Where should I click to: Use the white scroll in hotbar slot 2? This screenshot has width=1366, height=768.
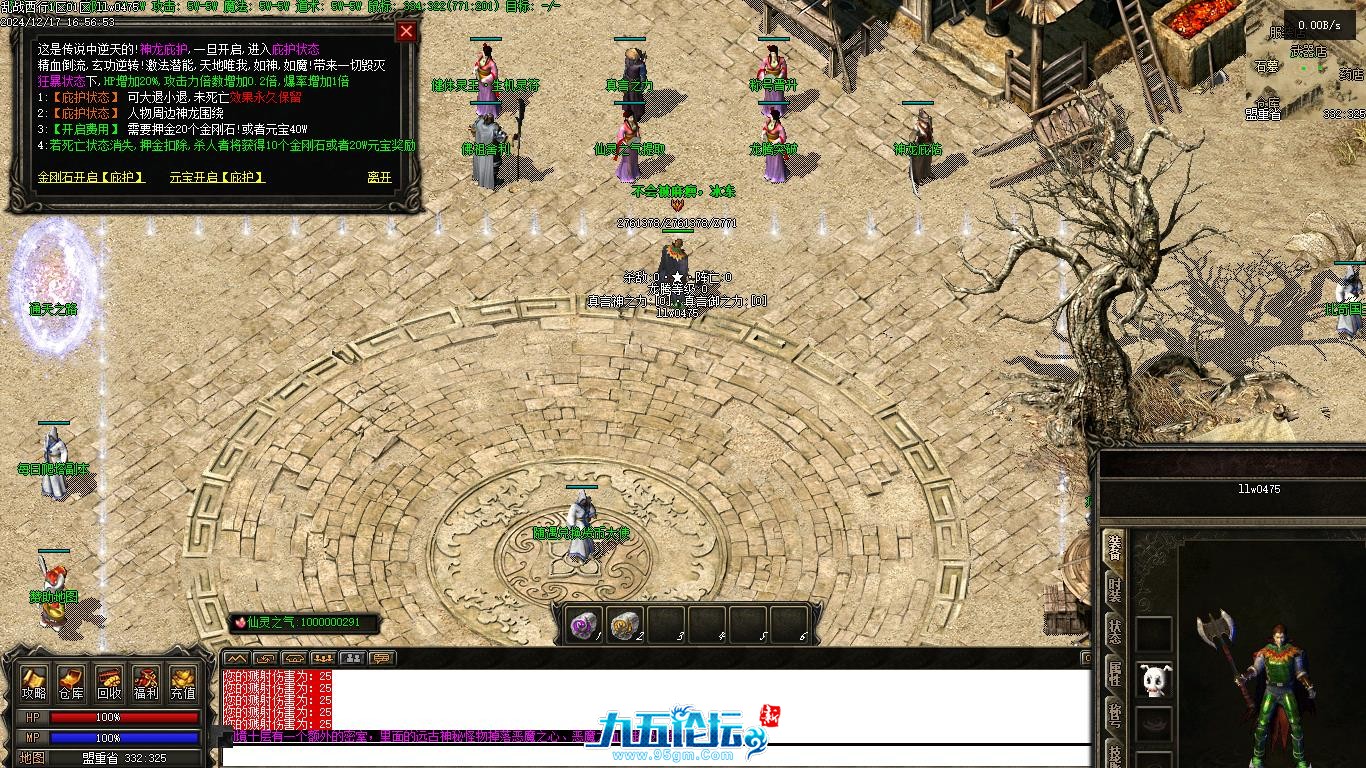625,625
